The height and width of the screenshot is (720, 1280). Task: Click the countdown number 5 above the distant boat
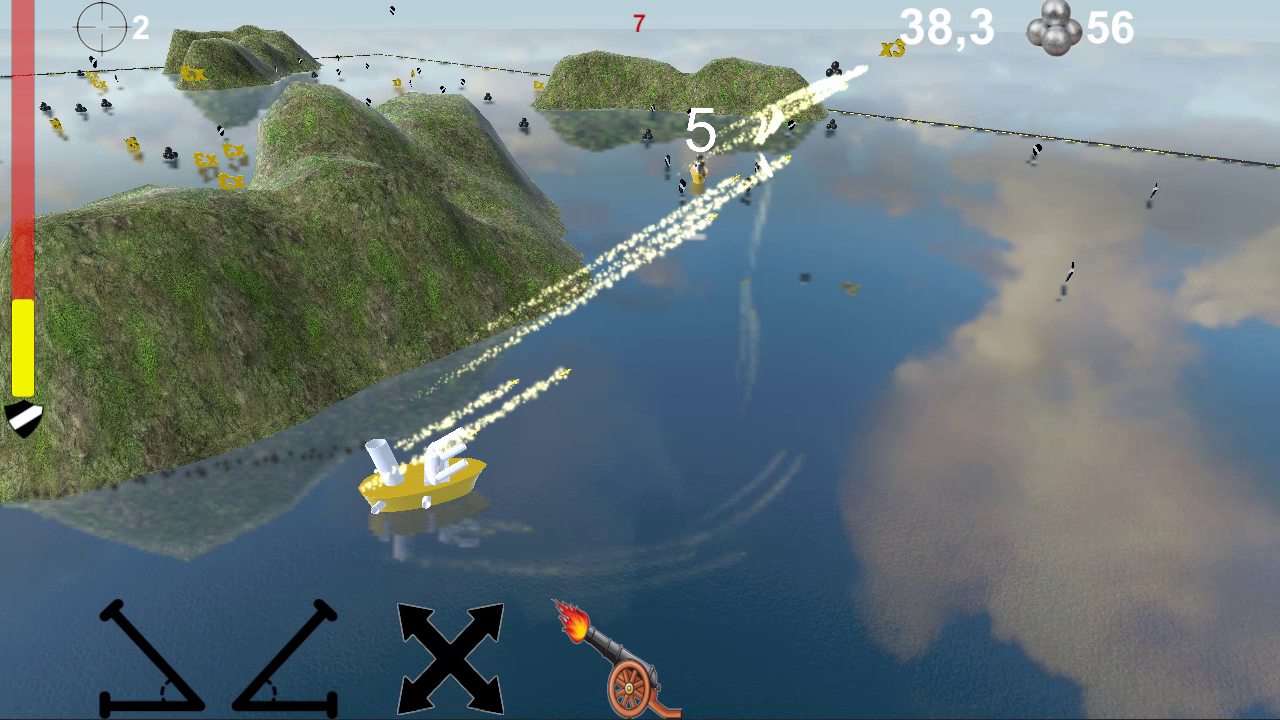click(701, 129)
